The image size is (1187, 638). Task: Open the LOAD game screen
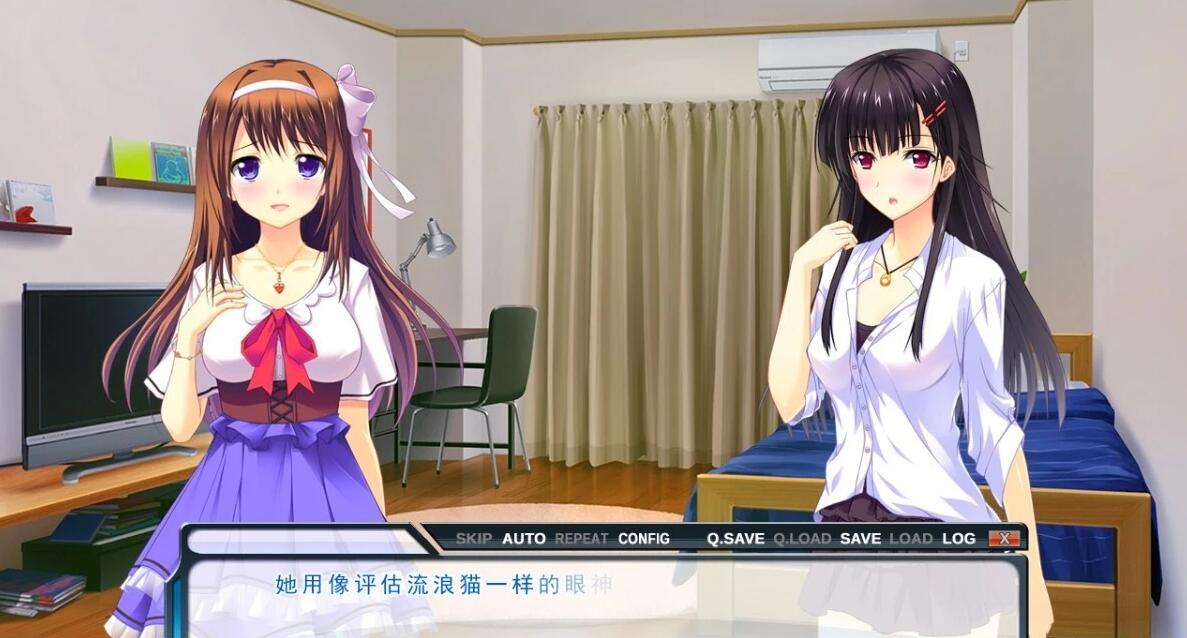pos(911,538)
